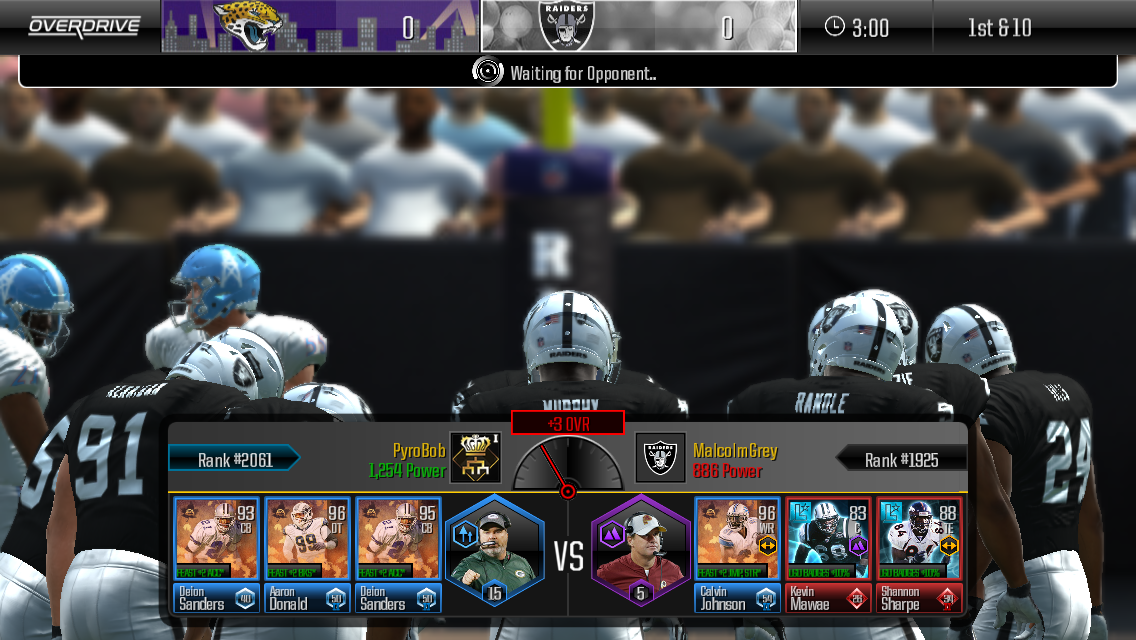Click the Raiders logo on the scoreboard
The height and width of the screenshot is (640, 1136).
pyautogui.click(x=566, y=26)
